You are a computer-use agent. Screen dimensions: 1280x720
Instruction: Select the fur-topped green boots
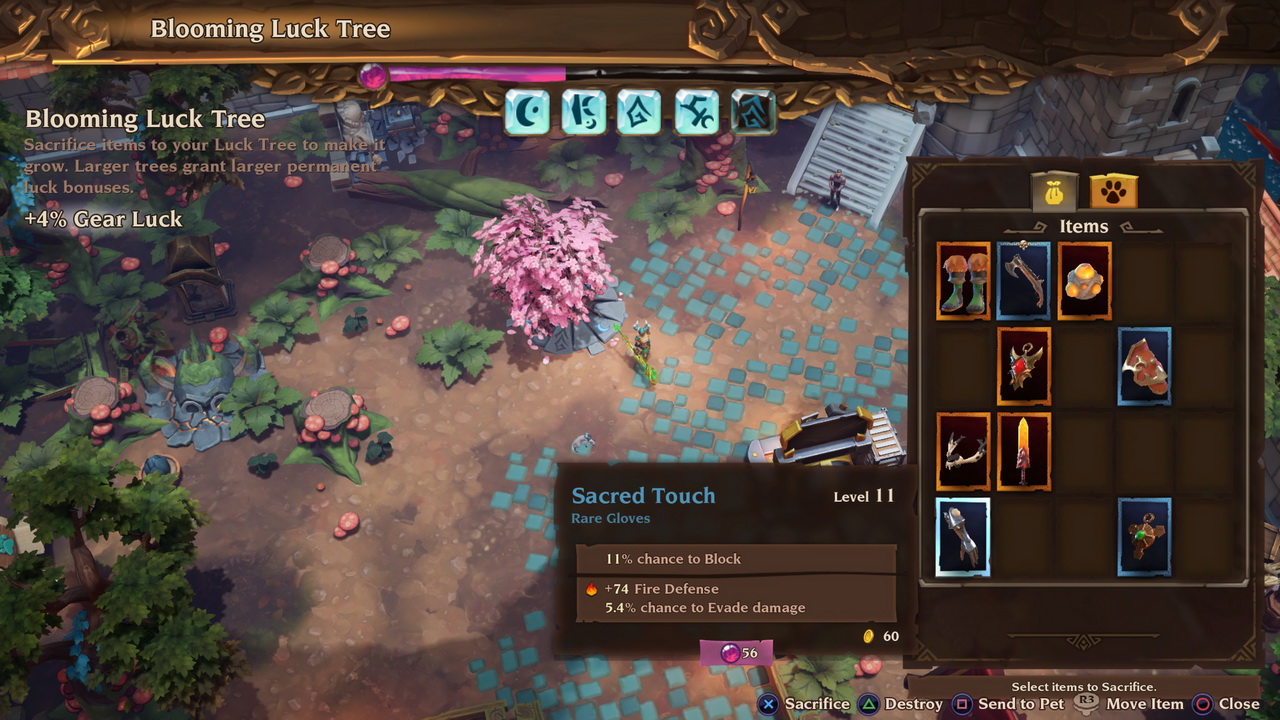(x=963, y=281)
